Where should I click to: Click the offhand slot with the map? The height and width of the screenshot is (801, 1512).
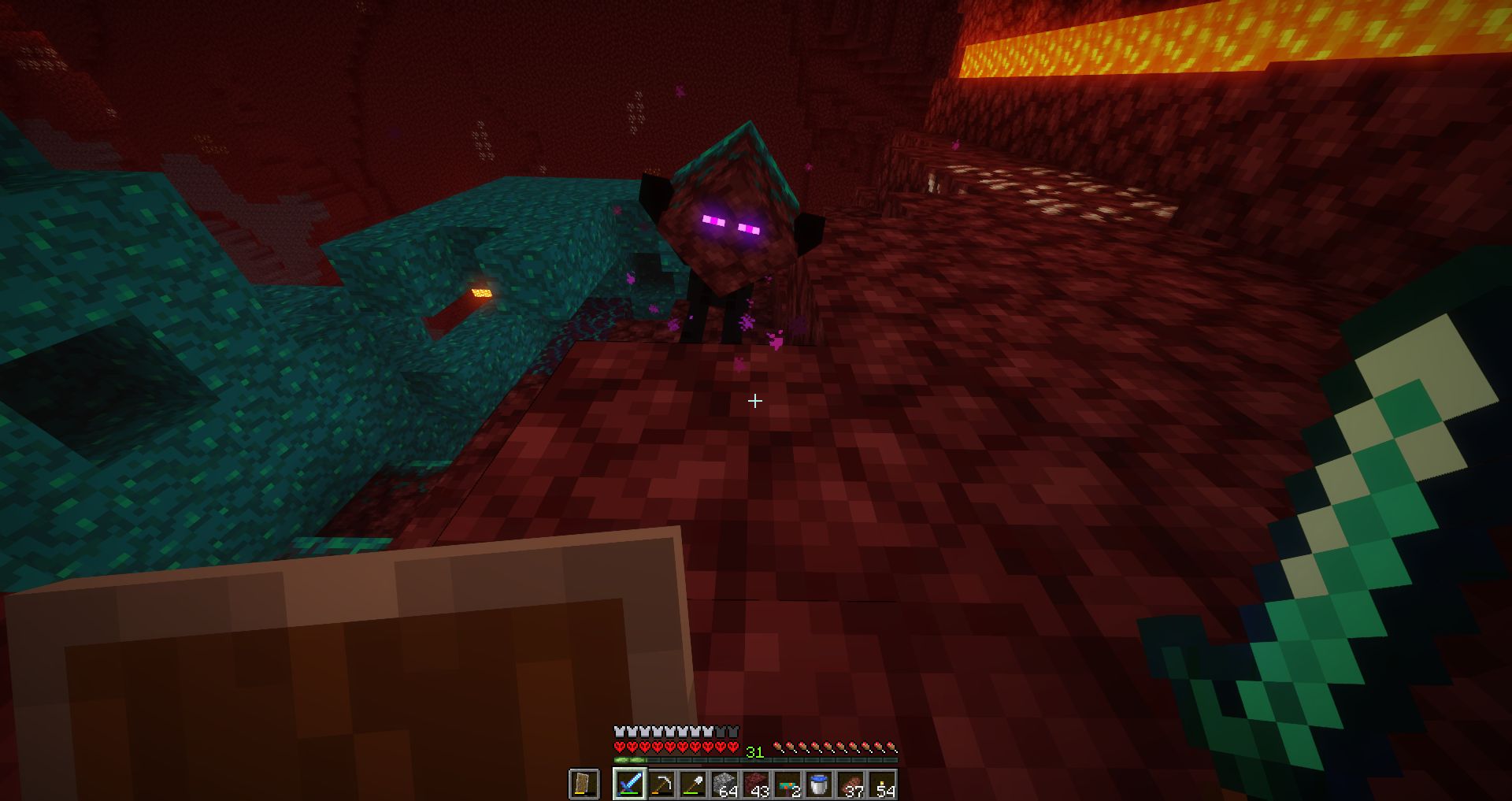click(584, 782)
